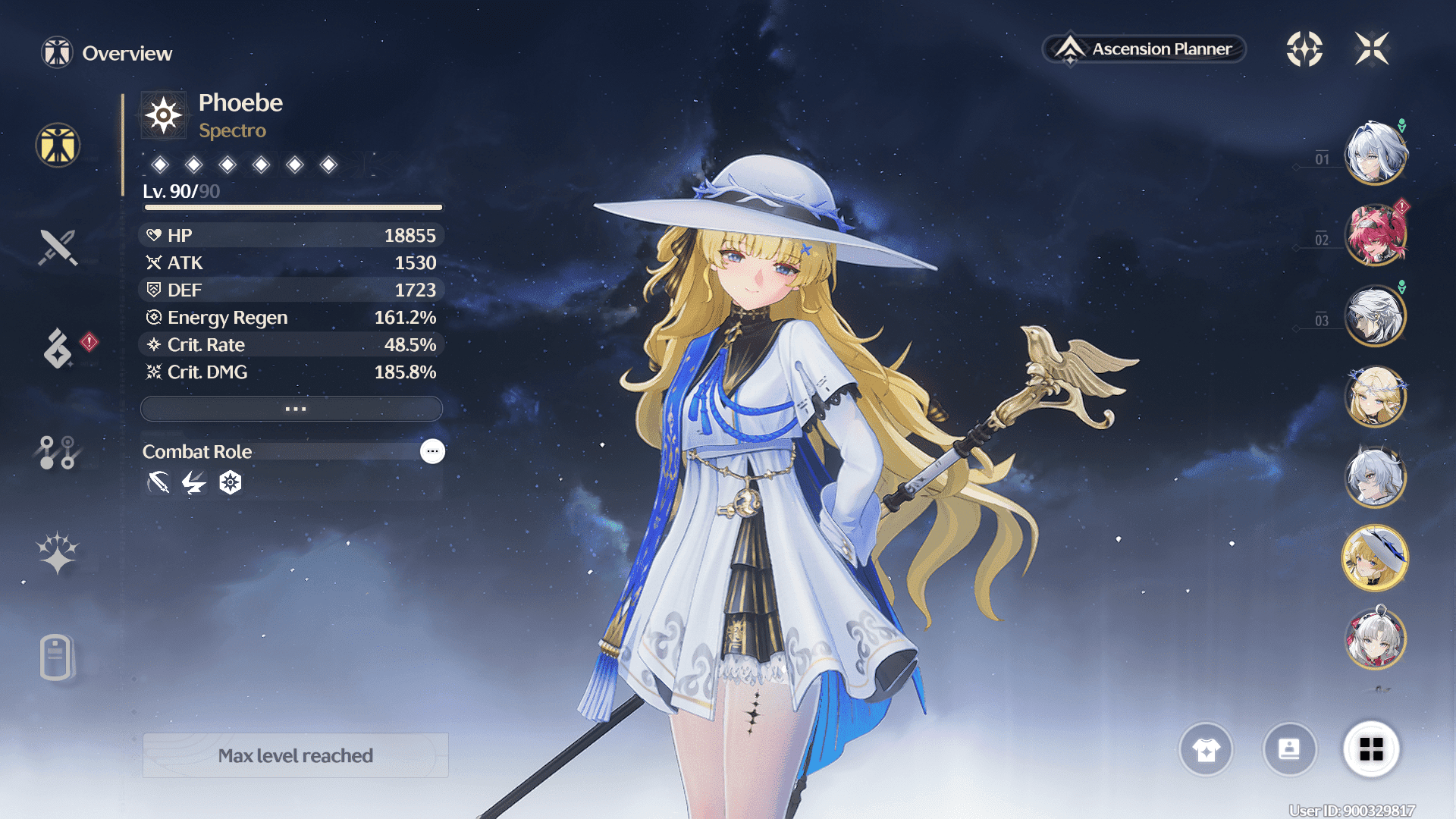The height and width of the screenshot is (819, 1456).
Task: Open the Ascension Planner
Action: [x=1144, y=49]
